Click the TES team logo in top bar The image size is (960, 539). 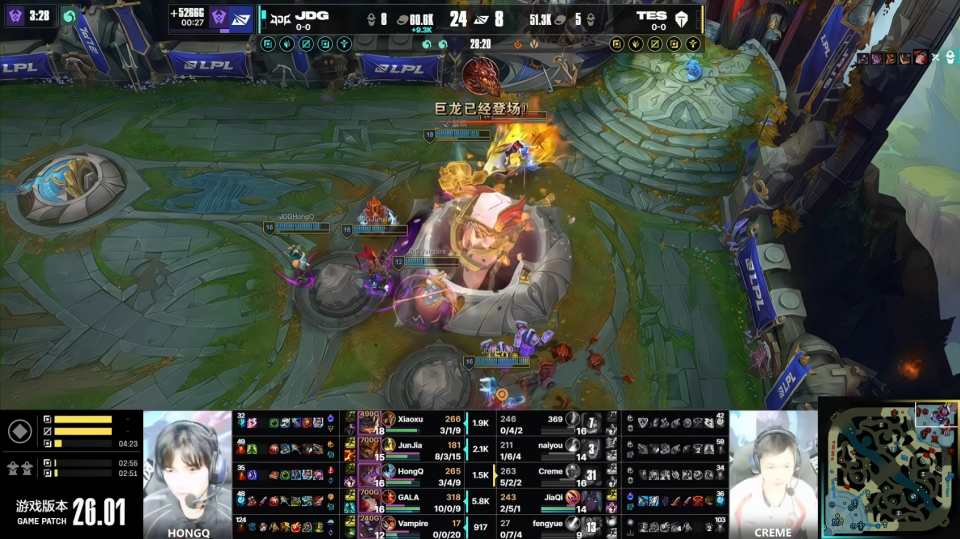pyautogui.click(x=681, y=17)
